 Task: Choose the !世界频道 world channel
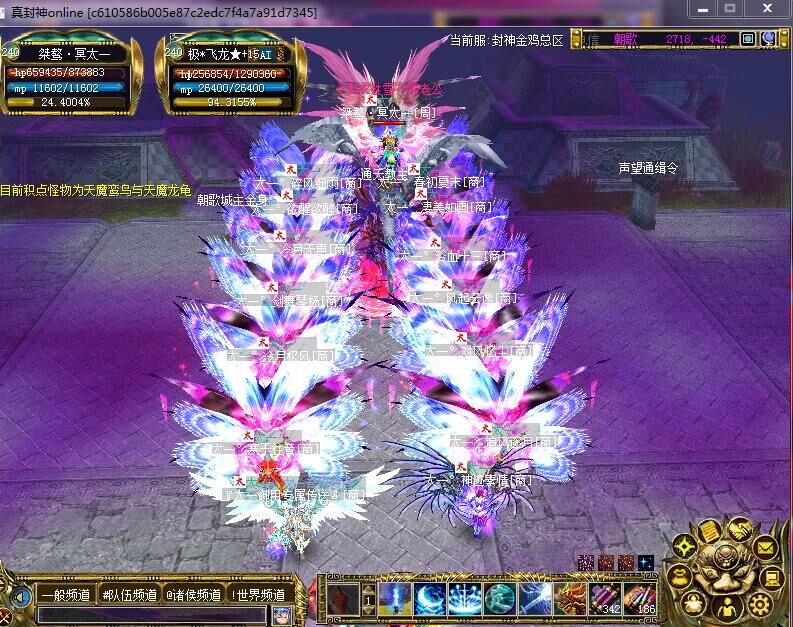pyautogui.click(x=259, y=594)
